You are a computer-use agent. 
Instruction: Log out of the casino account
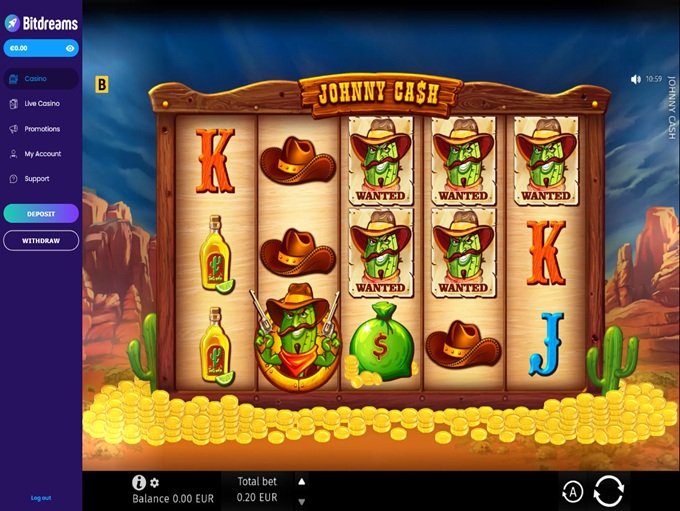click(x=41, y=498)
